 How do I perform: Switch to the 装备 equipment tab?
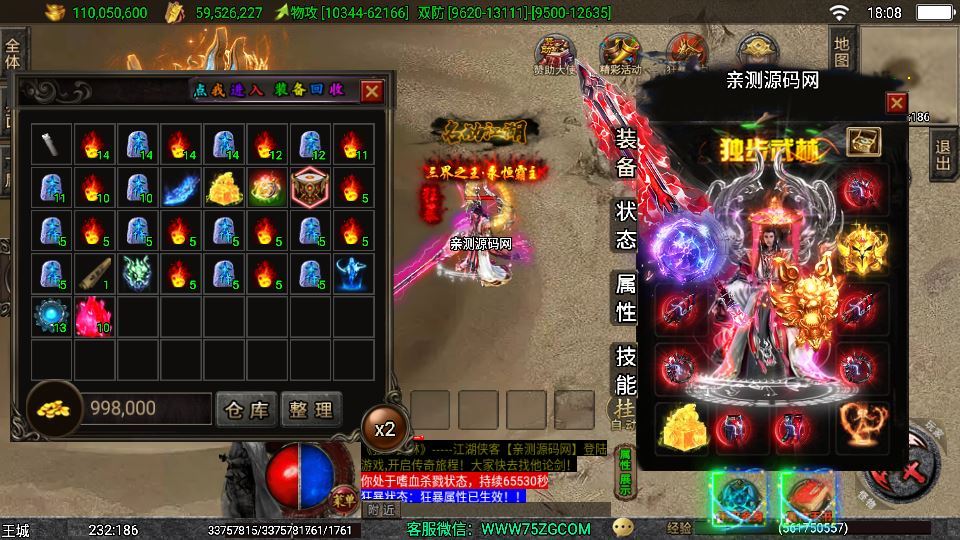click(625, 153)
